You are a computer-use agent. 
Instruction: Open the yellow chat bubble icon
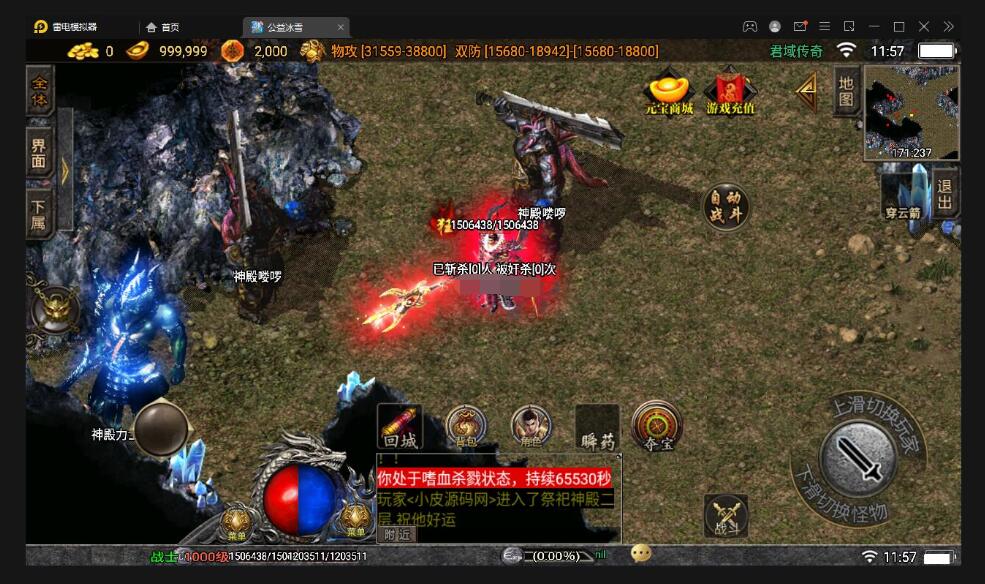641,553
